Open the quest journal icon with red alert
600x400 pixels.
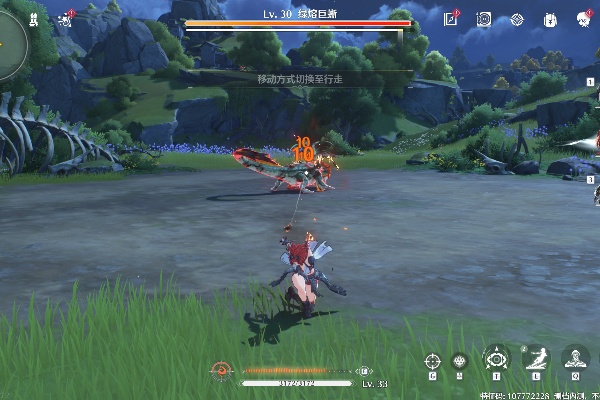451,19
